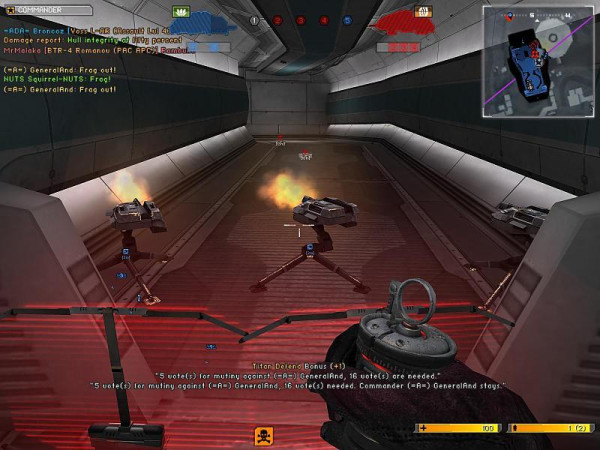Viewport: 600px width, 450px height.
Task: Select missile silo marker number 4
Action: click(324, 20)
